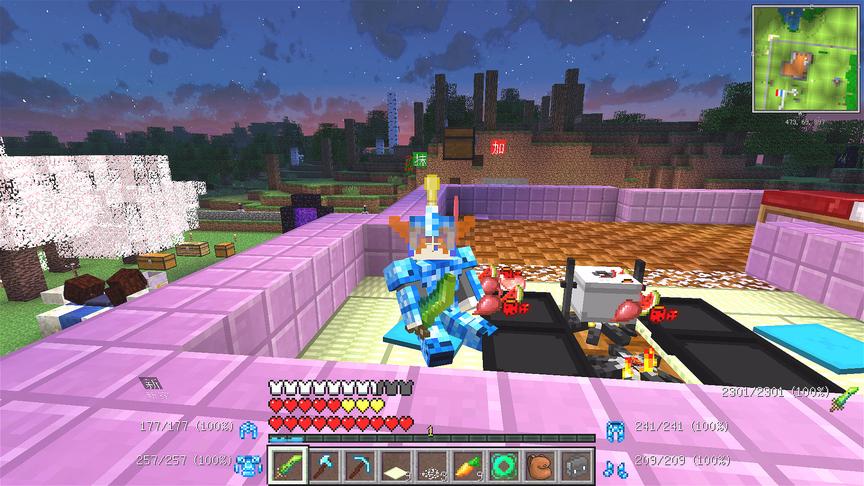Click the minimap in the corner
Viewport: 864px width, 486px height.
[x=804, y=57]
